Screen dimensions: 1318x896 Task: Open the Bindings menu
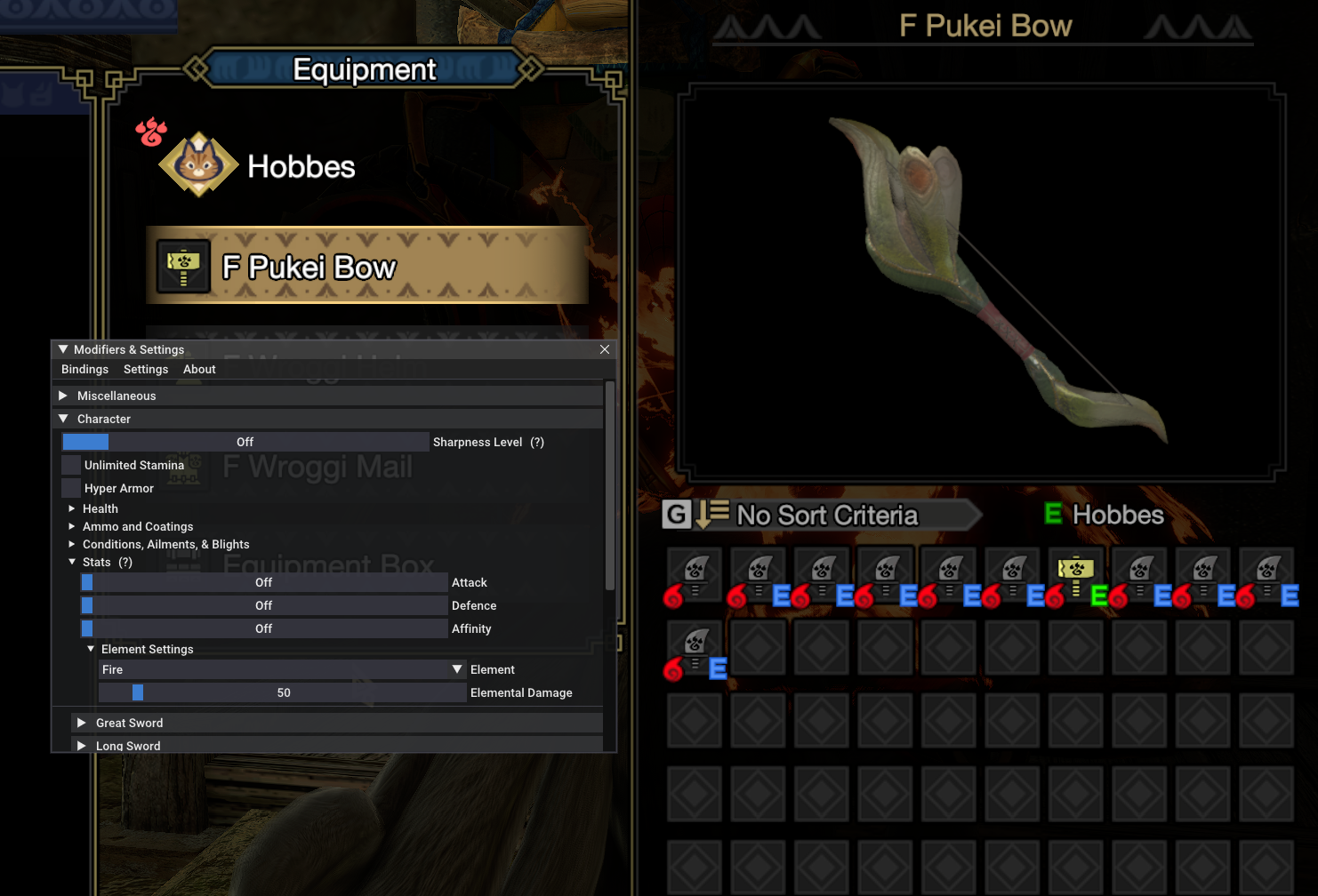(x=84, y=369)
